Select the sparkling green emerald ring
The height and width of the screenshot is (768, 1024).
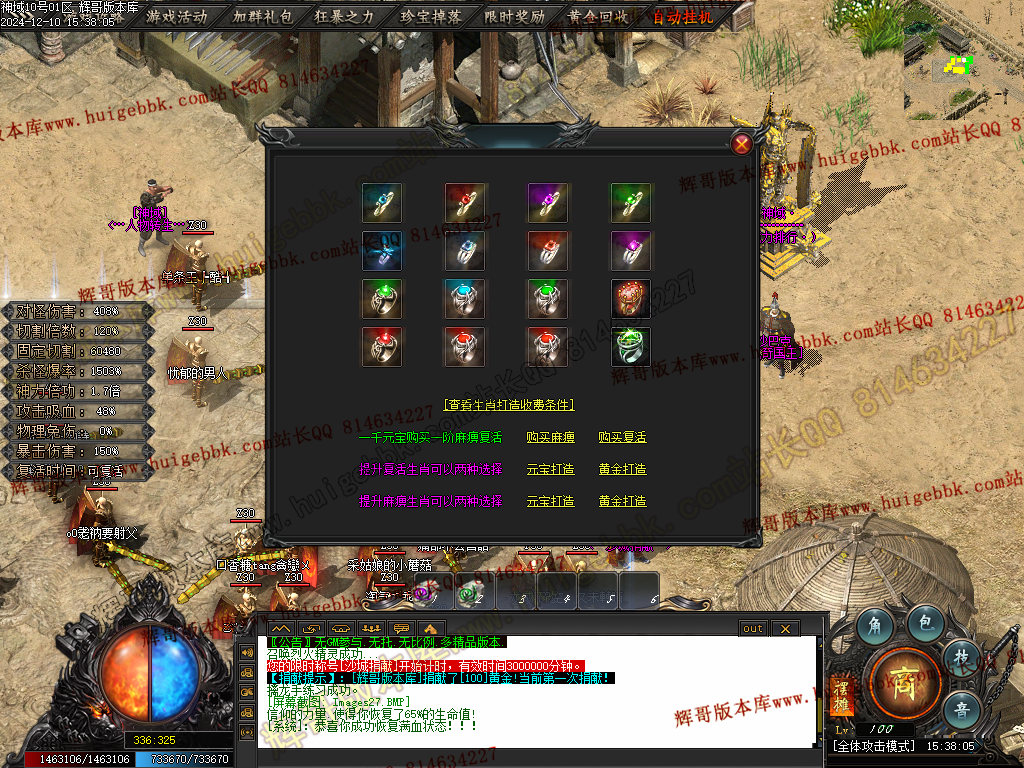tap(631, 347)
